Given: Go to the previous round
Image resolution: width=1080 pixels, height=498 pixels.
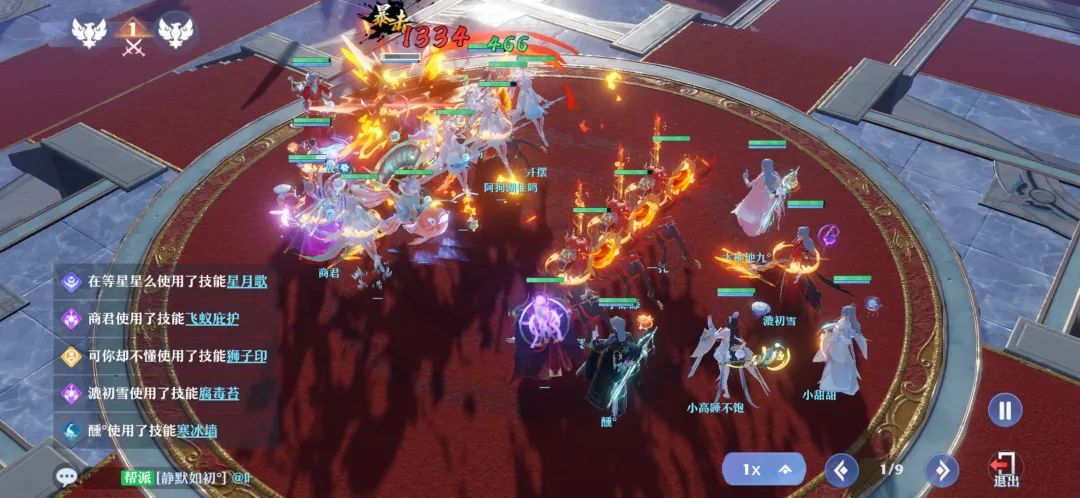Looking at the screenshot, I should pyautogui.click(x=841, y=469).
